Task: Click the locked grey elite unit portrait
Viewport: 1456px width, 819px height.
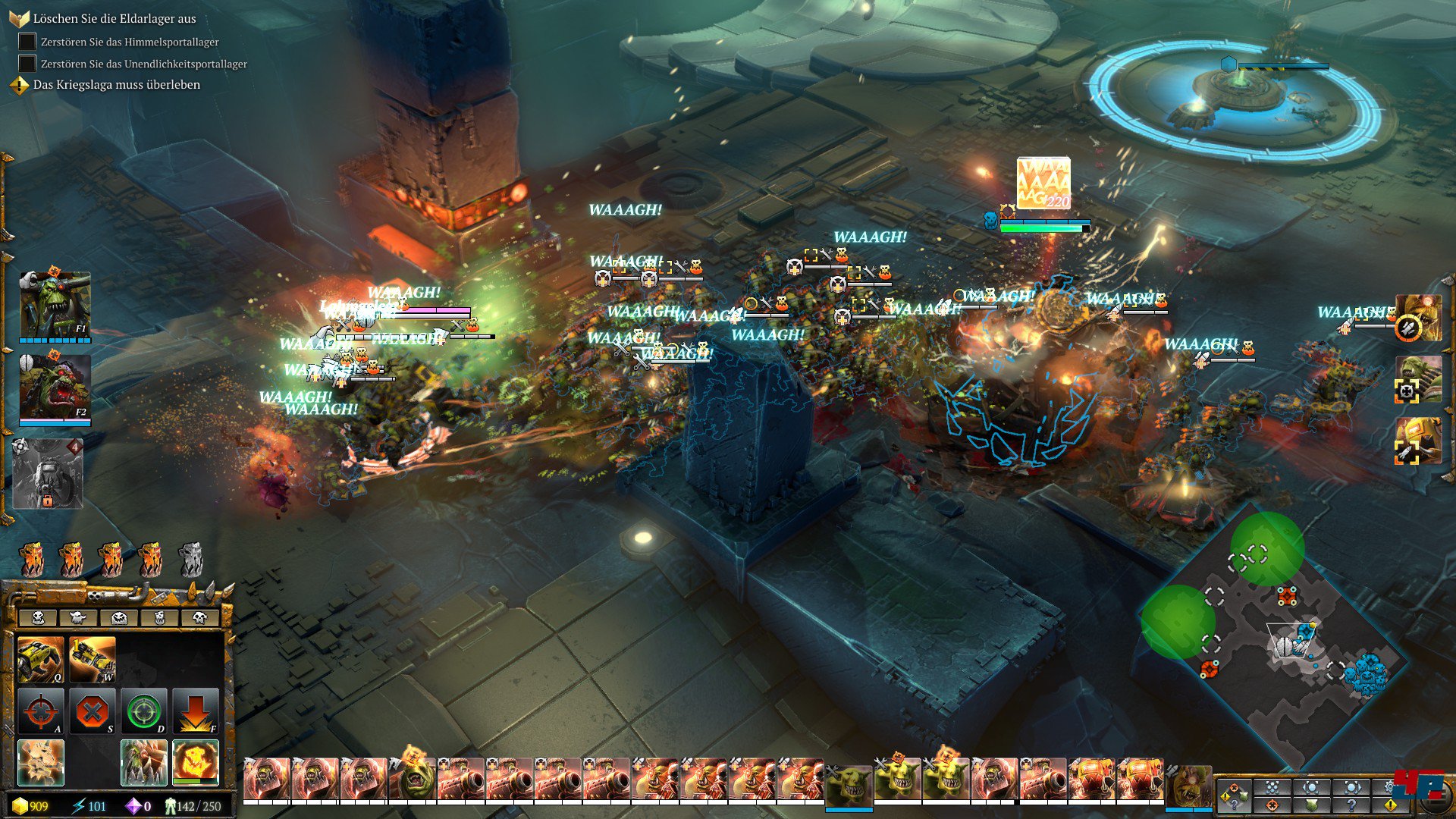Action: click(x=48, y=473)
